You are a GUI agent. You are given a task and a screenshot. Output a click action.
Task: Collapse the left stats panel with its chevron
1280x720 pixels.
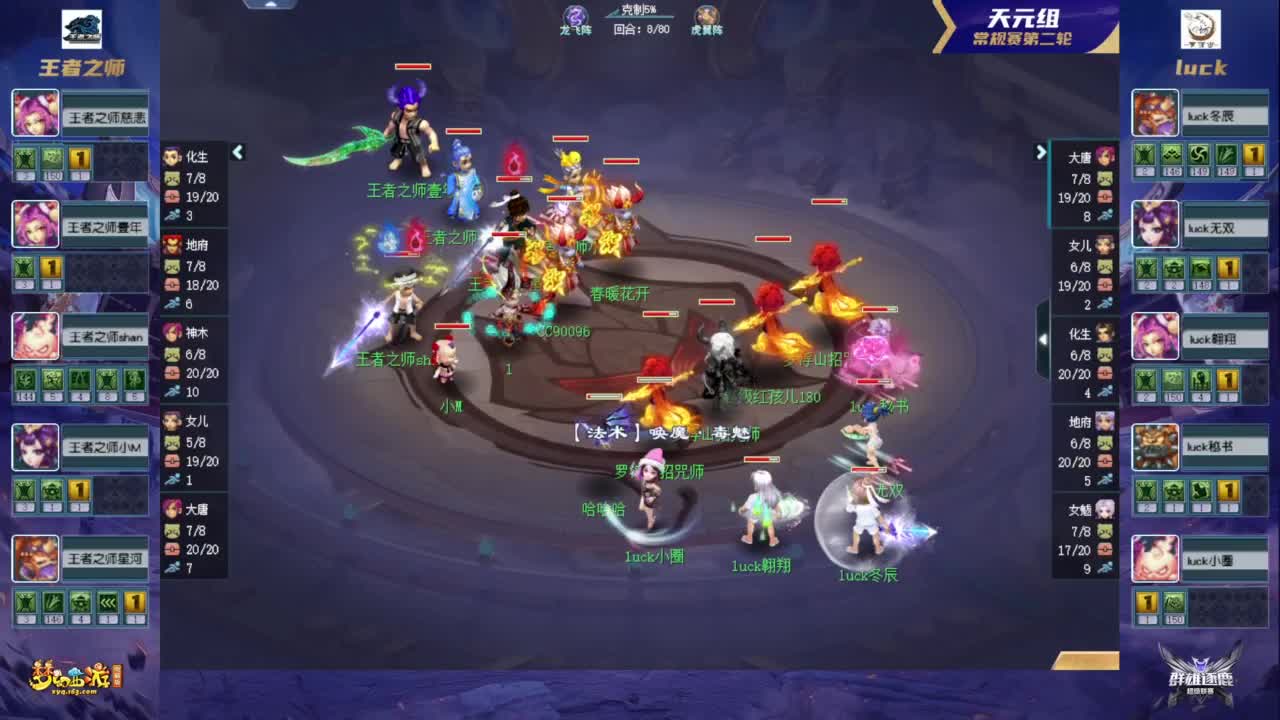[238, 152]
